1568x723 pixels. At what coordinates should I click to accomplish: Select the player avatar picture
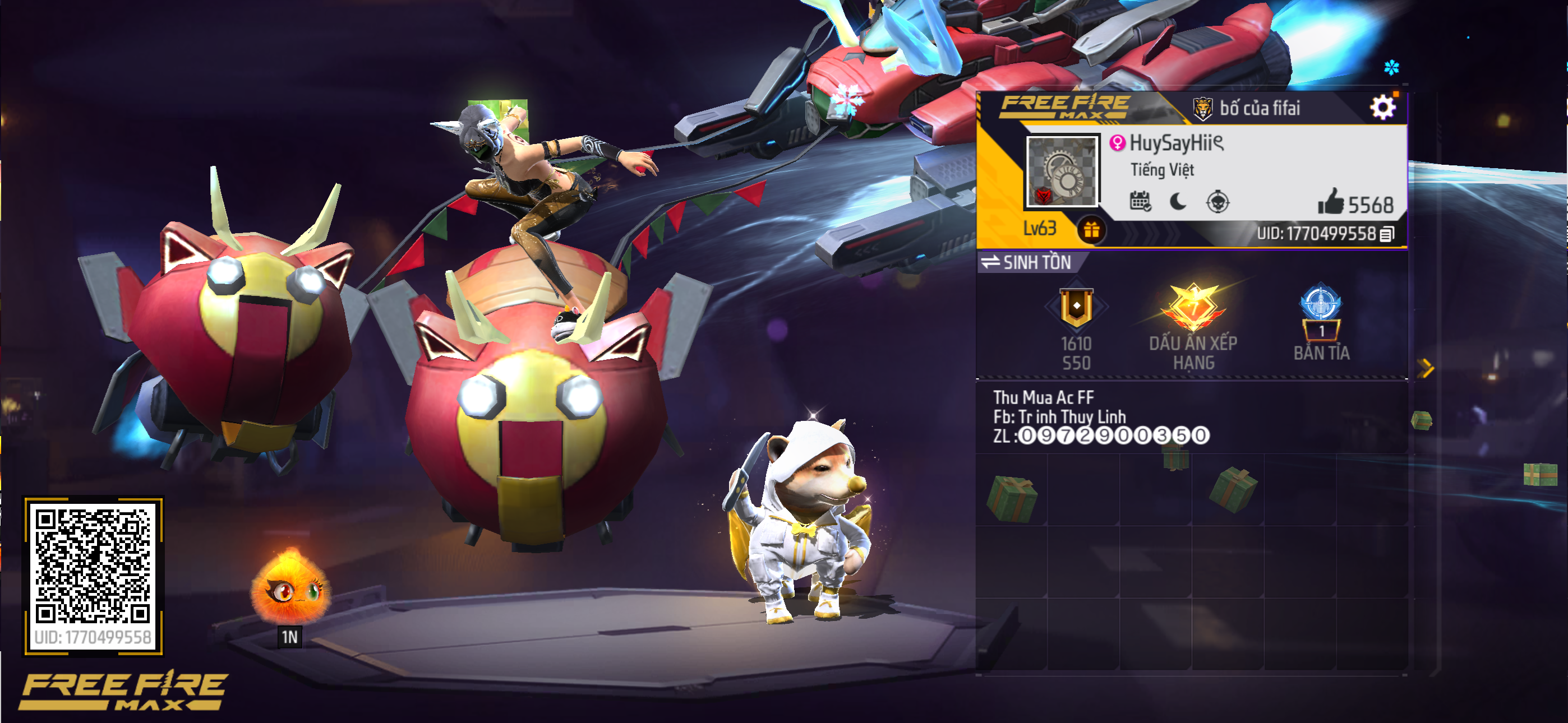(x=1062, y=171)
